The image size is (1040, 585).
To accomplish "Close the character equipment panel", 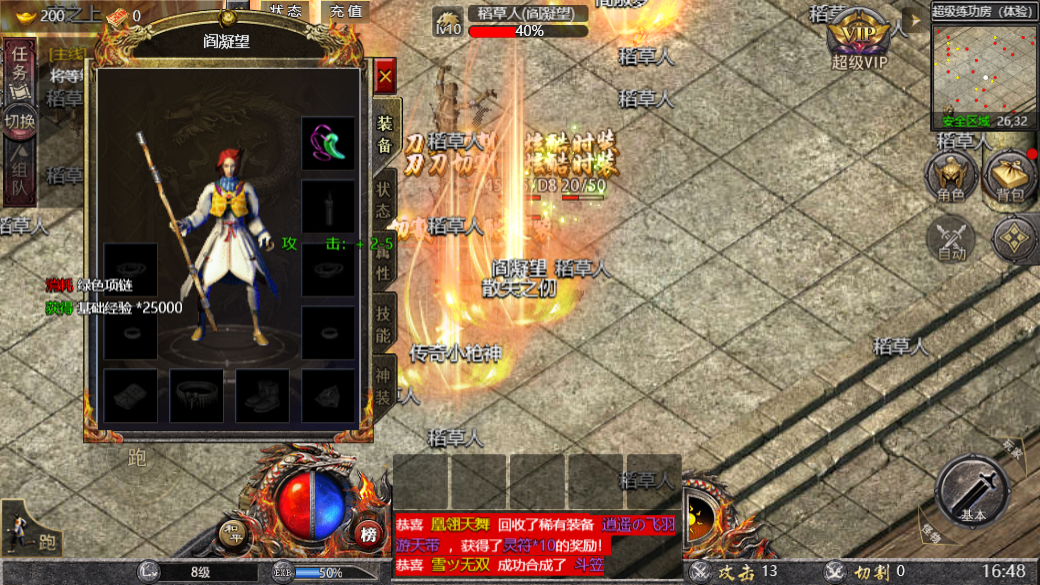I will click(x=385, y=76).
